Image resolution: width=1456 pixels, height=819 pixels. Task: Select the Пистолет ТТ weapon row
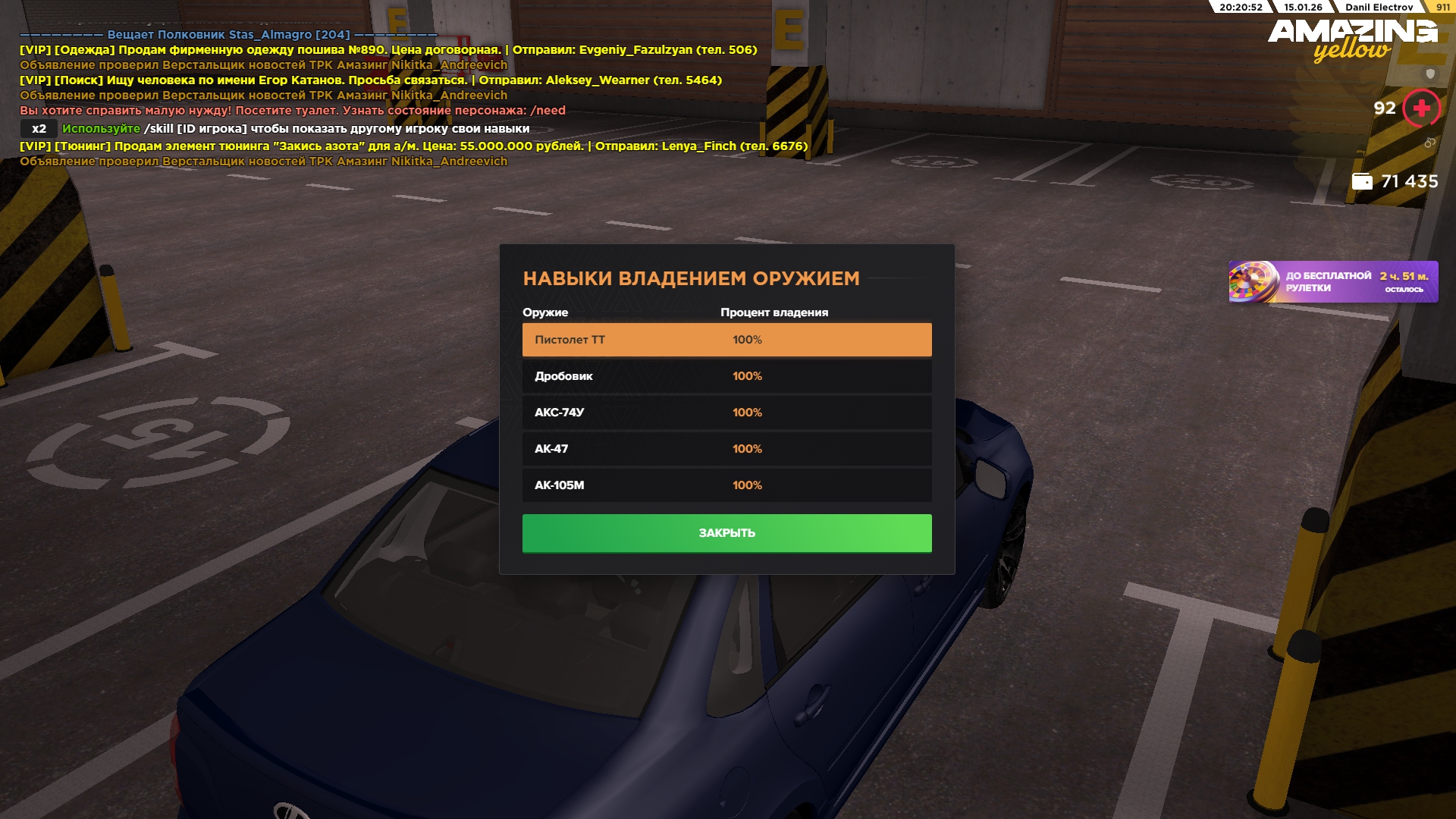click(726, 340)
